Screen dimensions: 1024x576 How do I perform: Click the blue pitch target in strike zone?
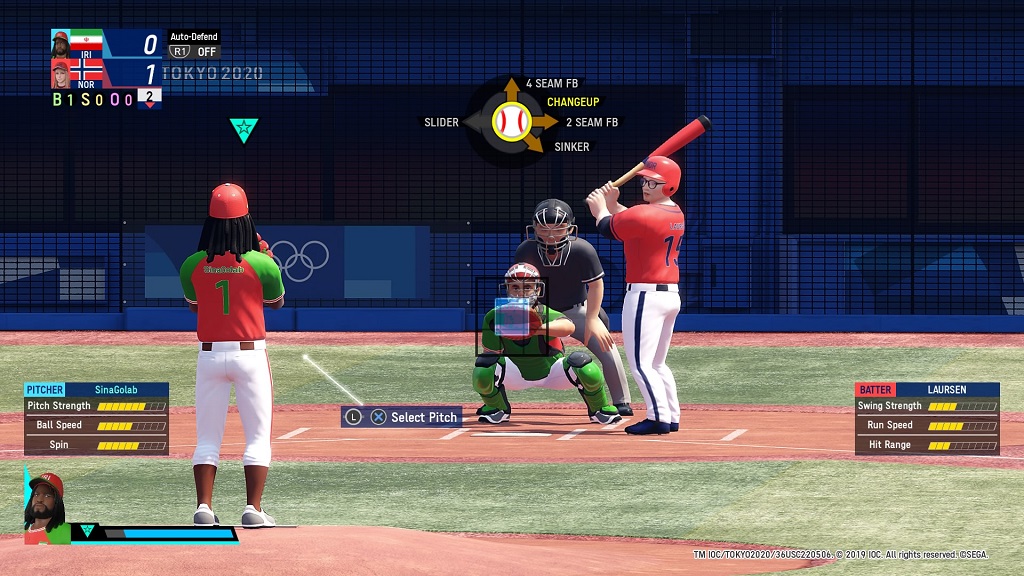click(x=512, y=316)
